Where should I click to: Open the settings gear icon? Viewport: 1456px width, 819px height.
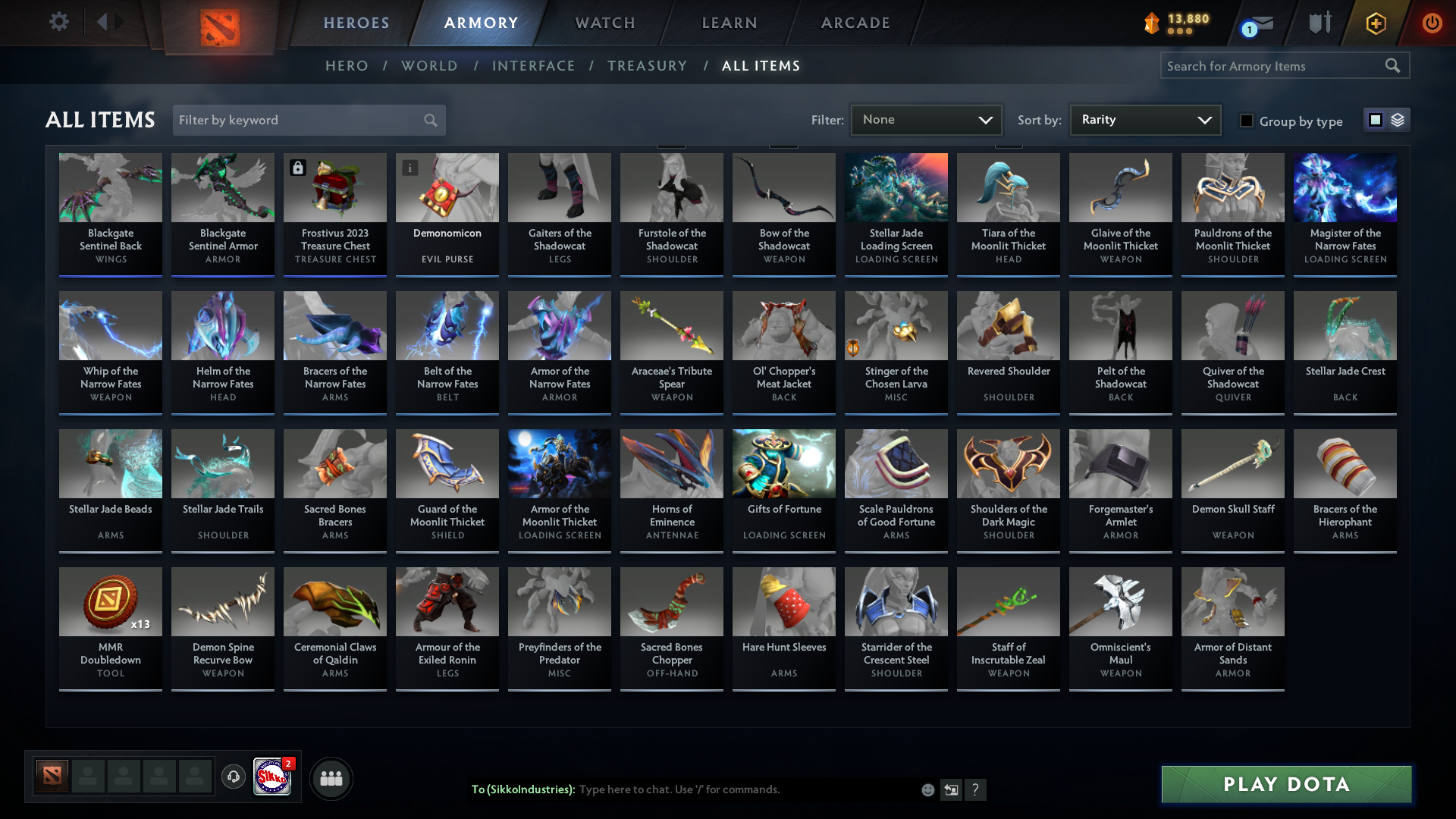[x=59, y=21]
